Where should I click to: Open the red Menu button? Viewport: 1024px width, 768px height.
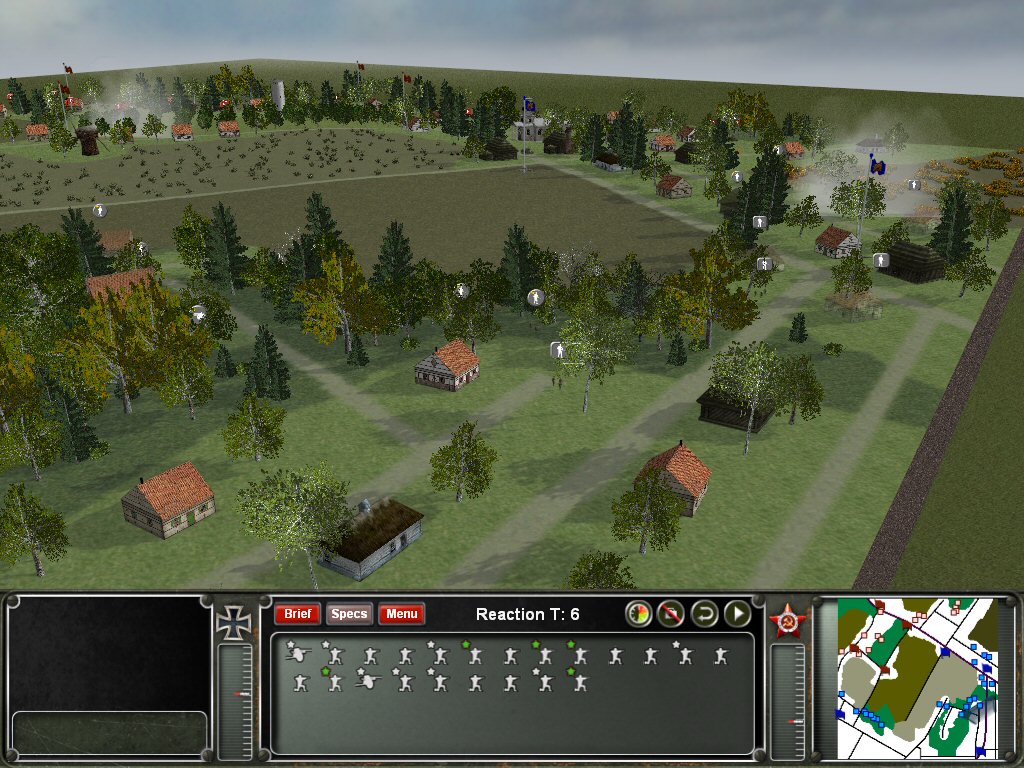[402, 614]
